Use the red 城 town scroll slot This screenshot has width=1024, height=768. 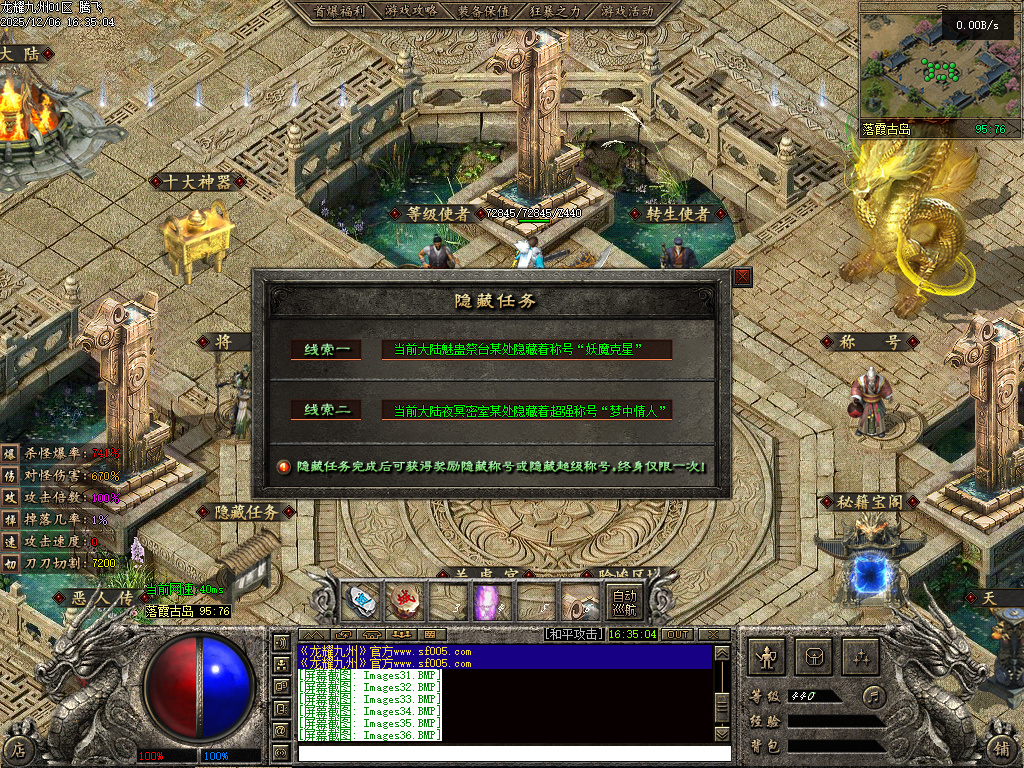point(404,602)
